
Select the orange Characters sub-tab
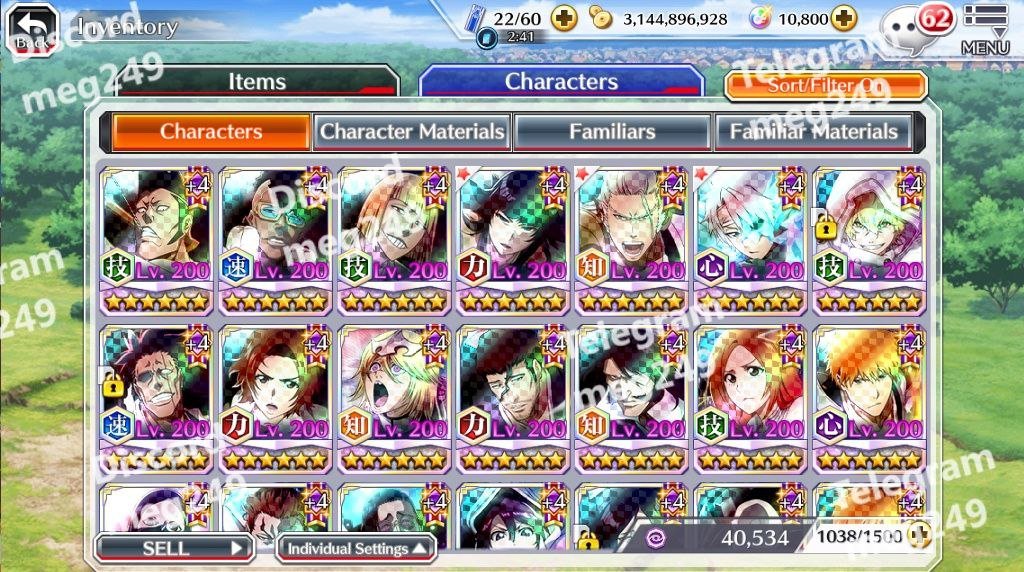211,132
